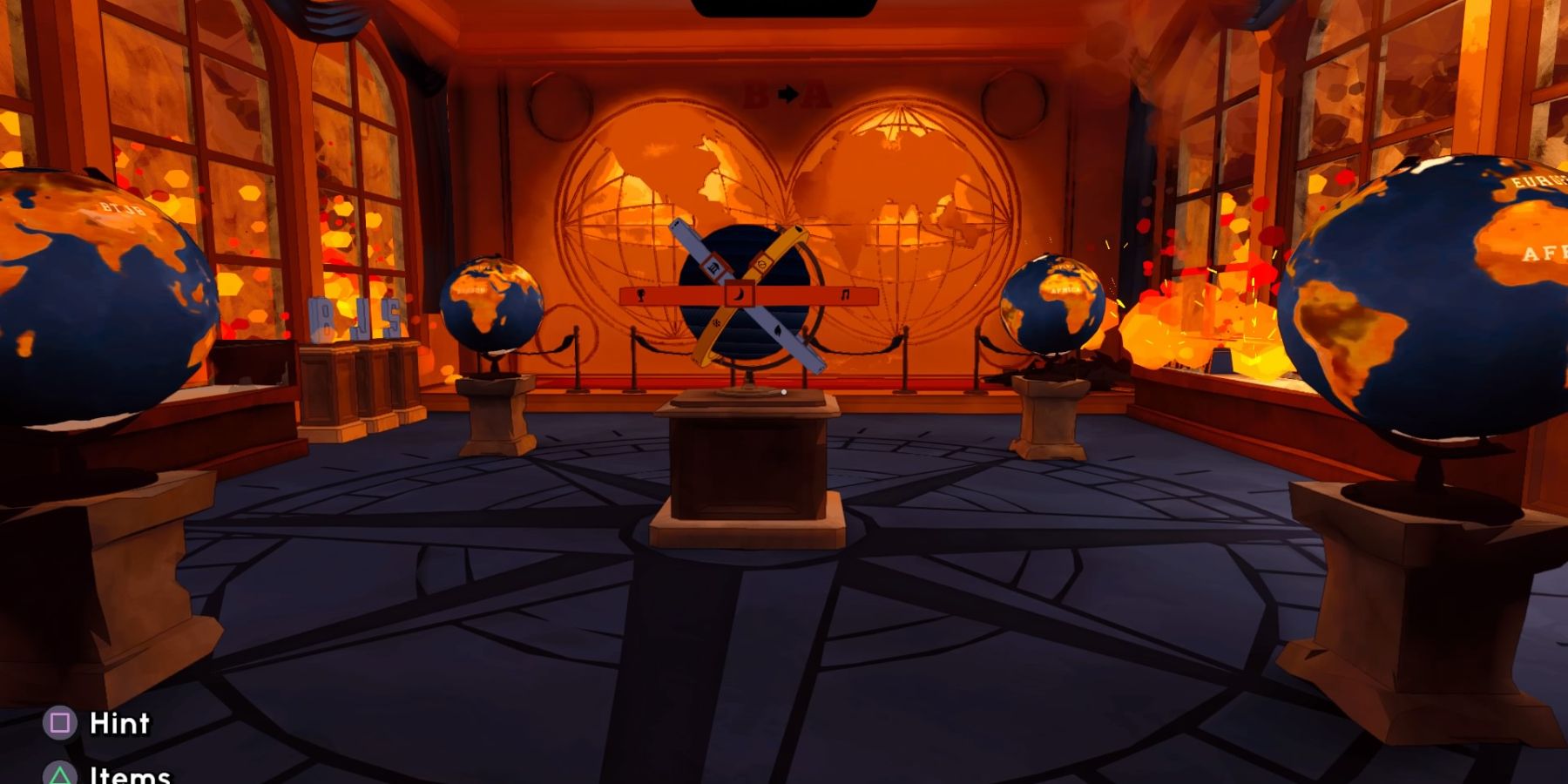The width and height of the screenshot is (1568, 784).
Task: Click the music note symbol on the red arm
Action: [x=845, y=294]
